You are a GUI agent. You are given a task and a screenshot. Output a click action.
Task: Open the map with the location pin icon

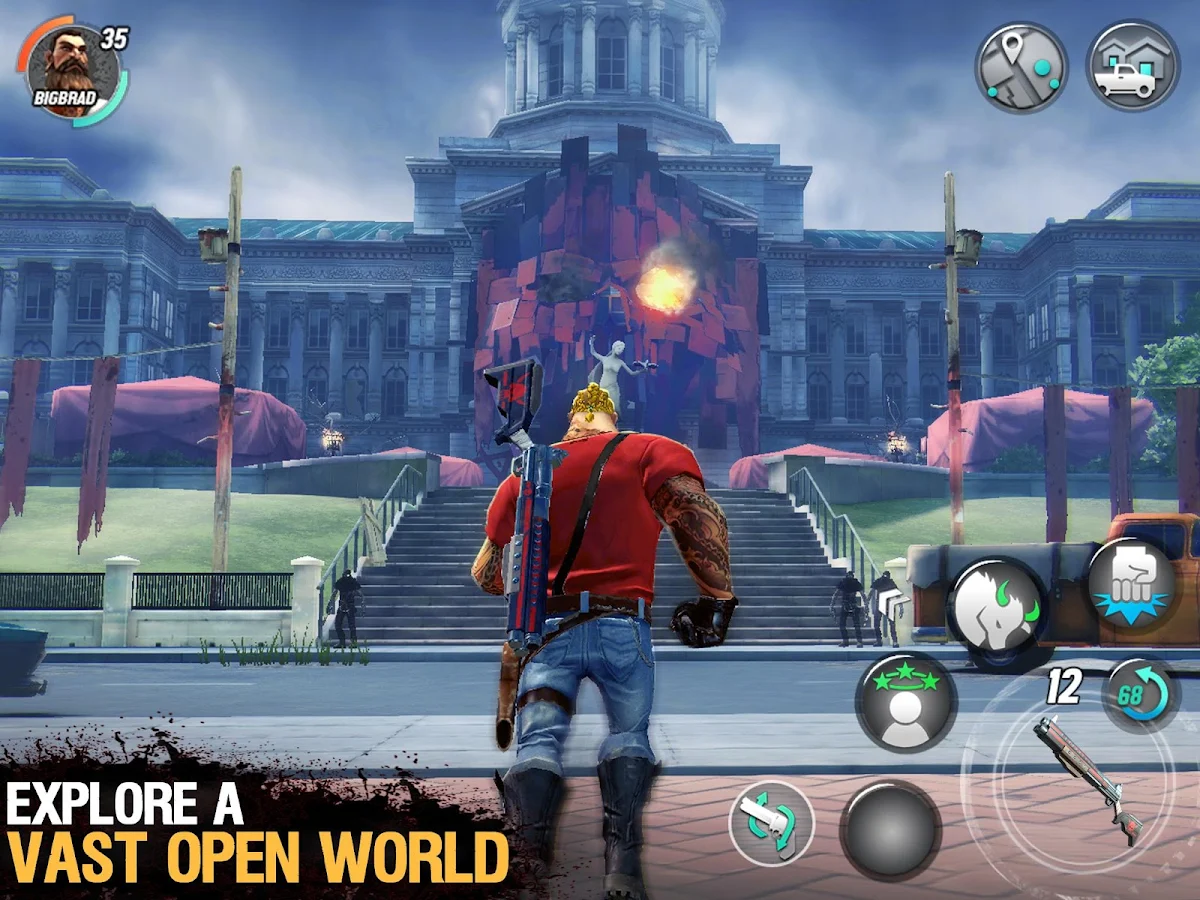click(x=1021, y=67)
